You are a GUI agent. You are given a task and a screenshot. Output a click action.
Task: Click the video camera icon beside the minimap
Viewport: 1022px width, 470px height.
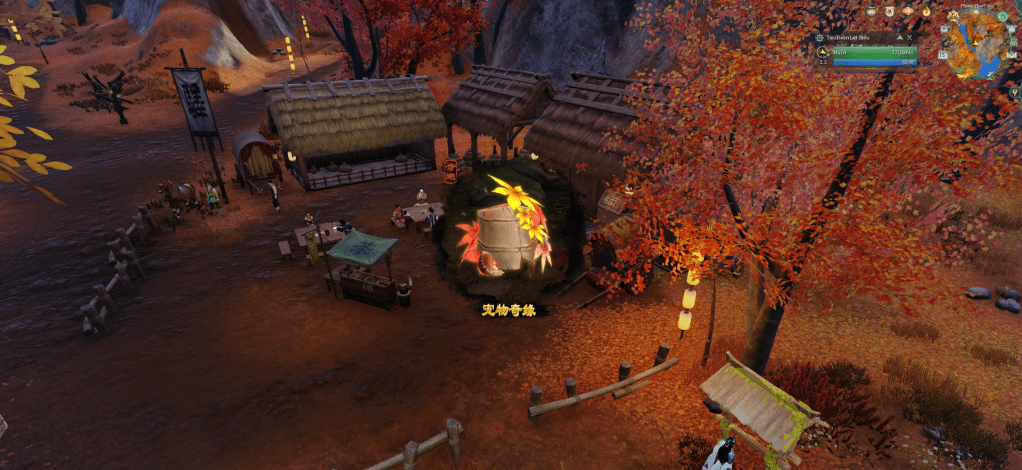pos(946,28)
